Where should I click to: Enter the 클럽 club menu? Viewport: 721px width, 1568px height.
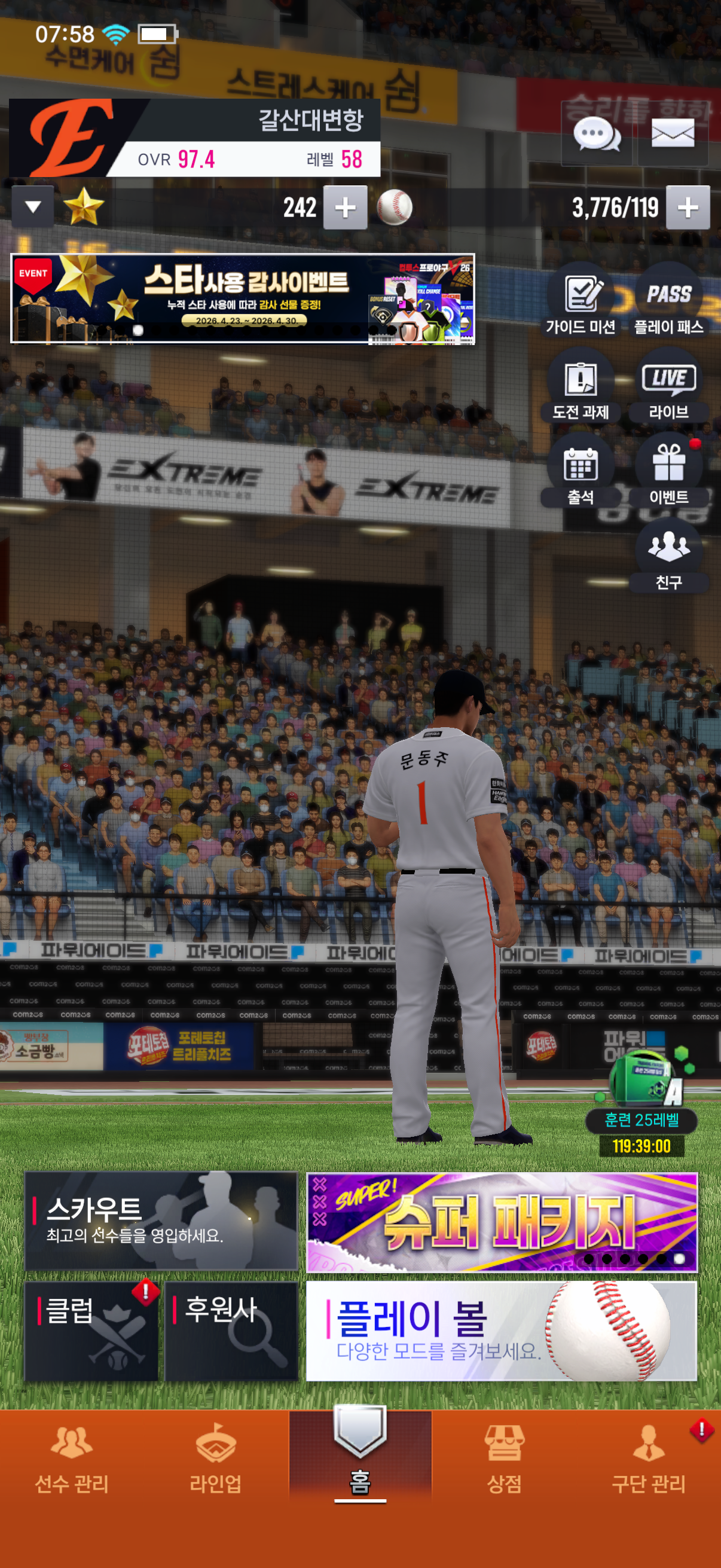point(91,1330)
